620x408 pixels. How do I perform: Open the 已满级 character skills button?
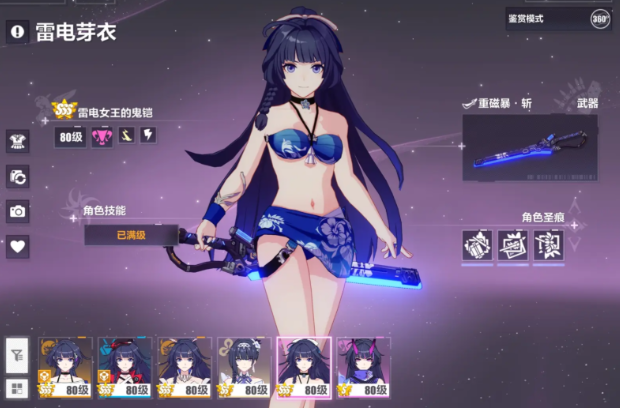click(x=131, y=235)
